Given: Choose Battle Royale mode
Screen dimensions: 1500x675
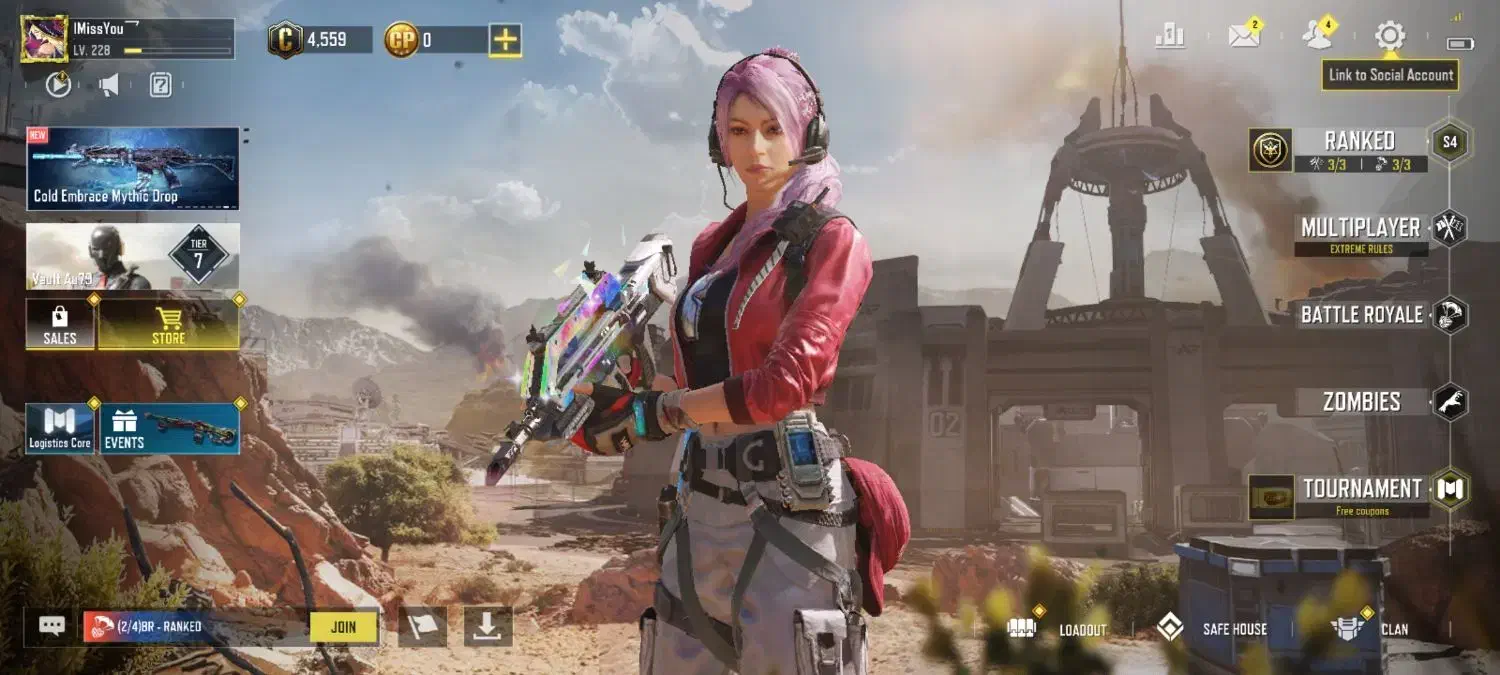Looking at the screenshot, I should click(1361, 315).
